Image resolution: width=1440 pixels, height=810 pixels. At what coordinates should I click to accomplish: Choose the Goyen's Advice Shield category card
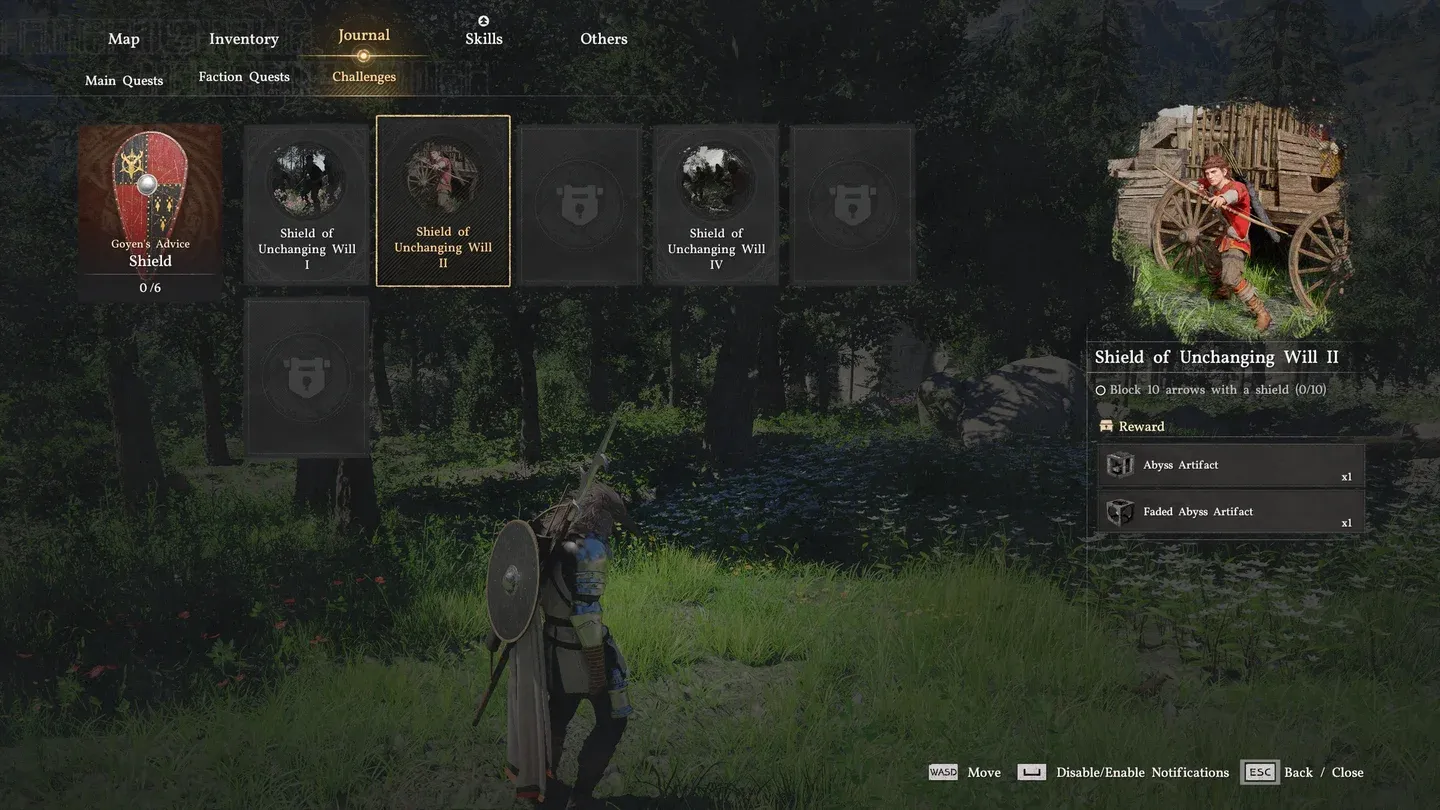pos(150,212)
